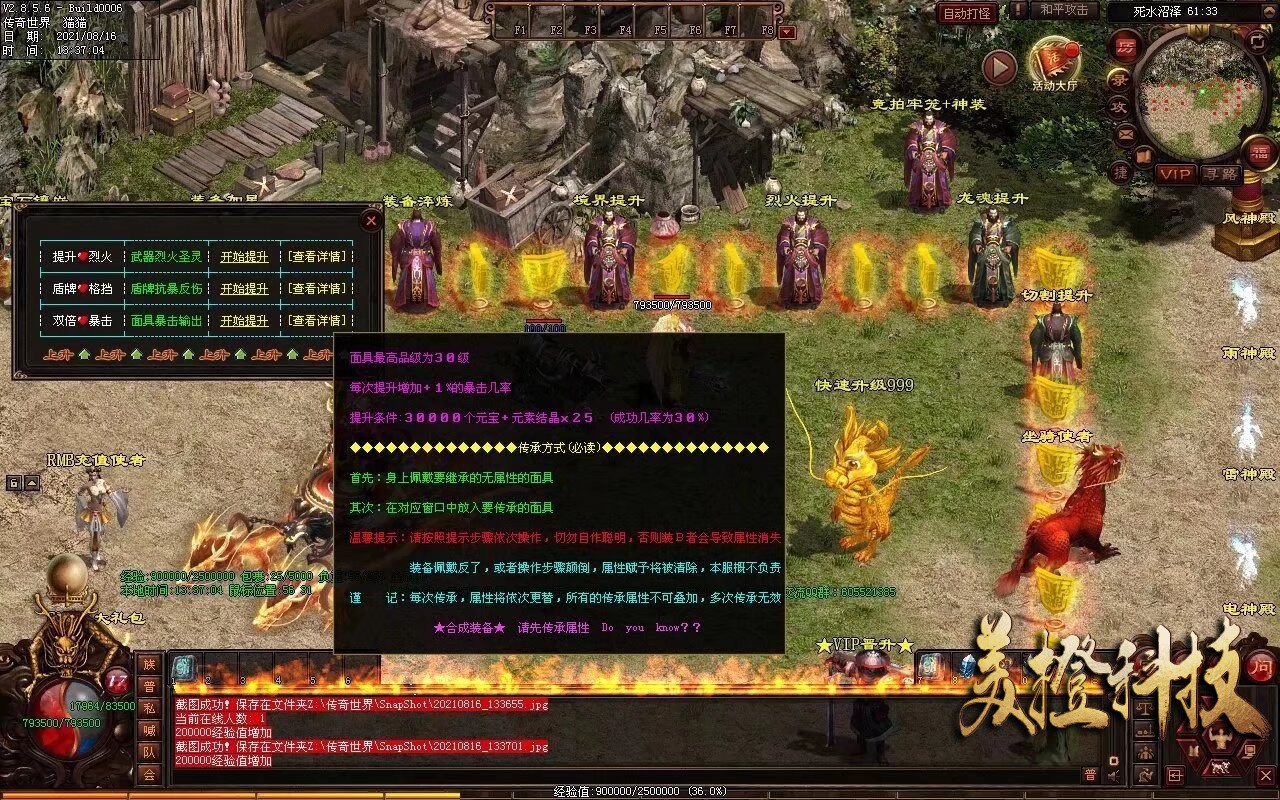This screenshot has height=800, width=1280.
Task: Open the character figure icon in the bottom-right hexagon
Action: click(x=1219, y=735)
